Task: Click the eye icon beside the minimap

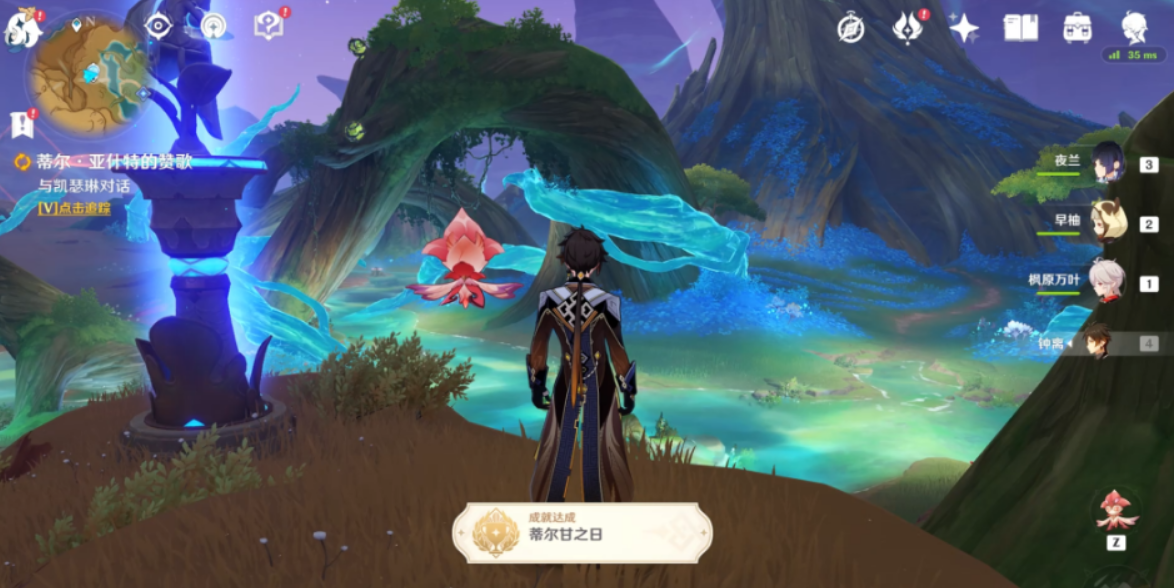Action: click(x=158, y=26)
